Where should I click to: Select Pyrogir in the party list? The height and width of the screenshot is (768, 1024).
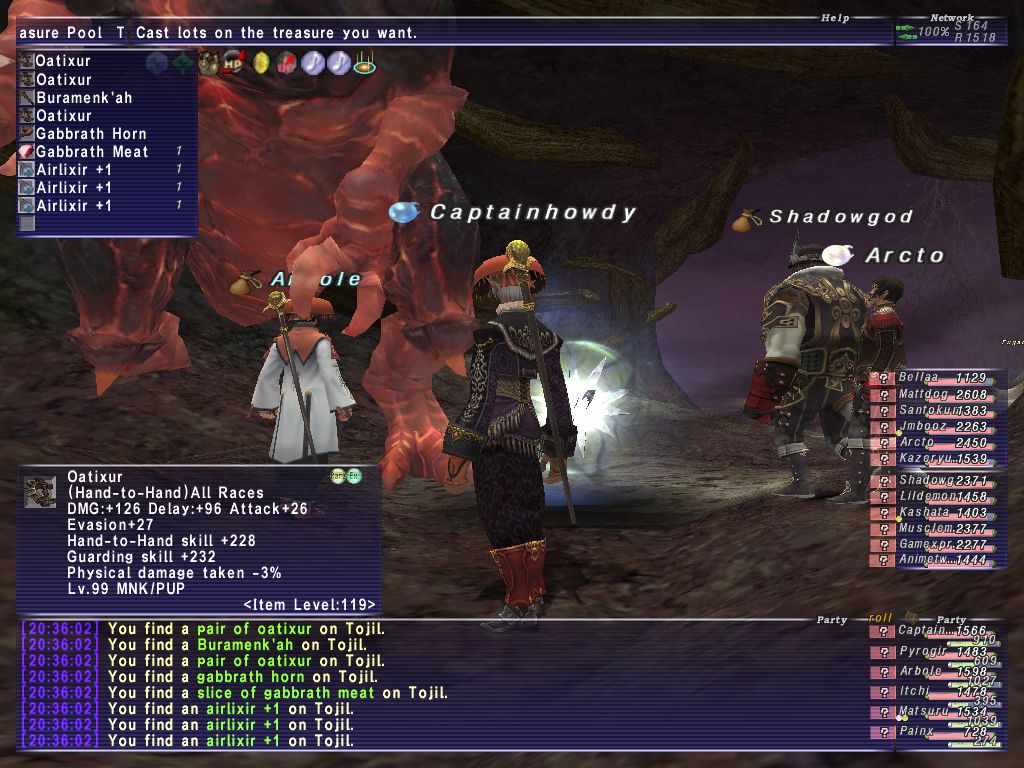(x=935, y=652)
